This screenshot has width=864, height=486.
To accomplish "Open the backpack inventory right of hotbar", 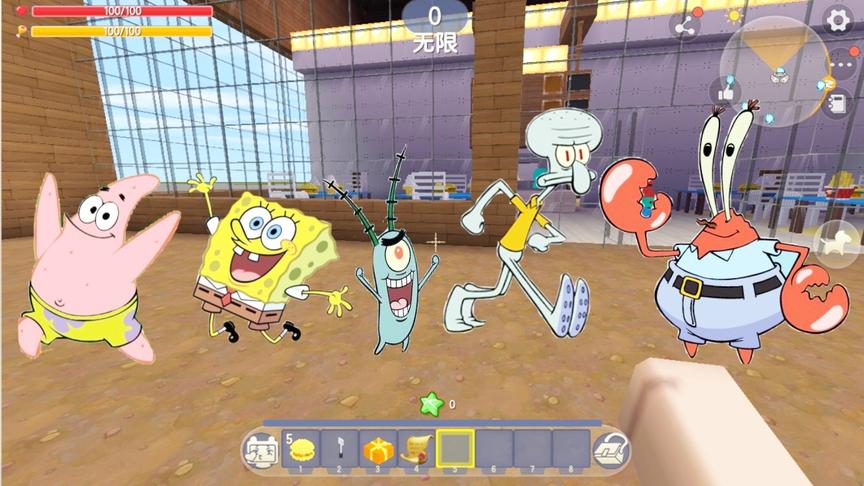I will (610, 451).
